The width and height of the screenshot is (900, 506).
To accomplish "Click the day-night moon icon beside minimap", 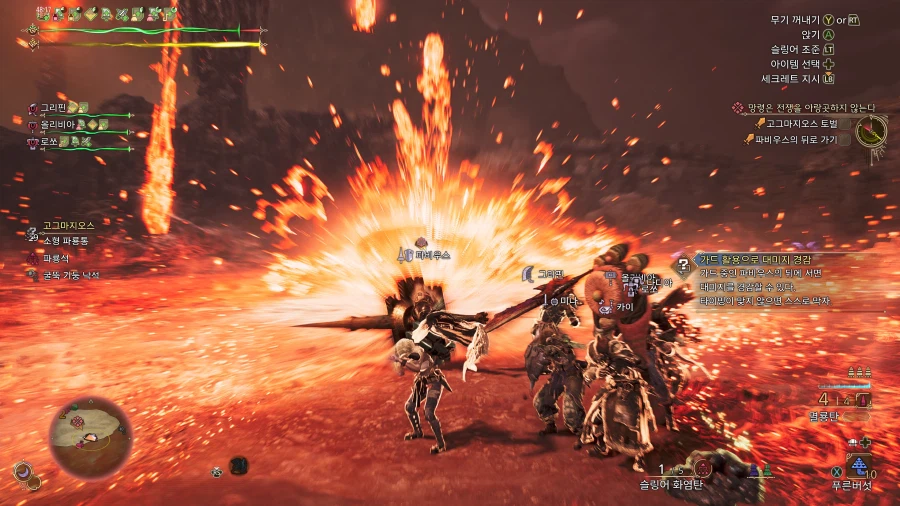I will click(x=21, y=471).
